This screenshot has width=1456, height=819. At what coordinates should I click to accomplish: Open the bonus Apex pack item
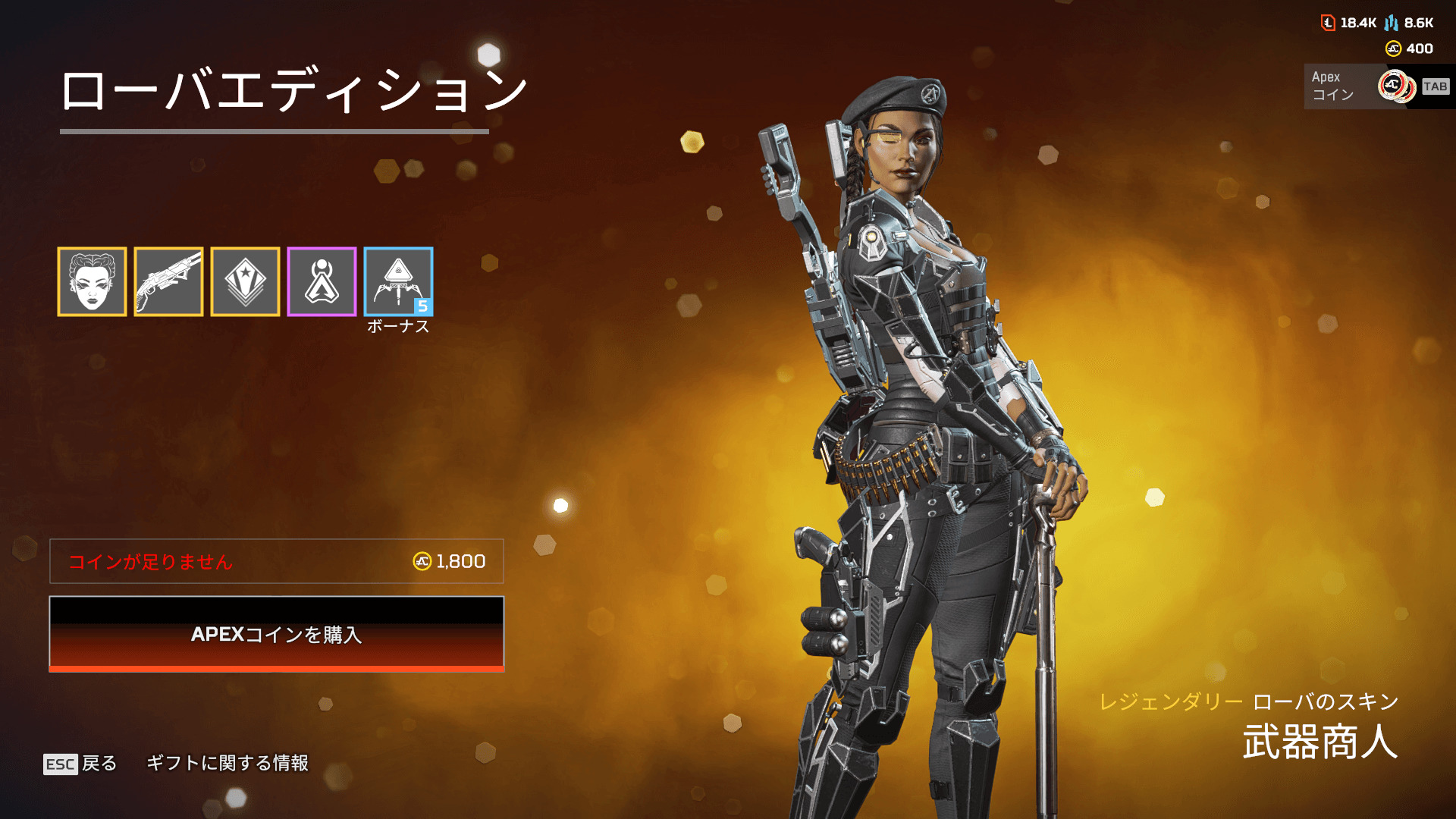pyautogui.click(x=398, y=281)
